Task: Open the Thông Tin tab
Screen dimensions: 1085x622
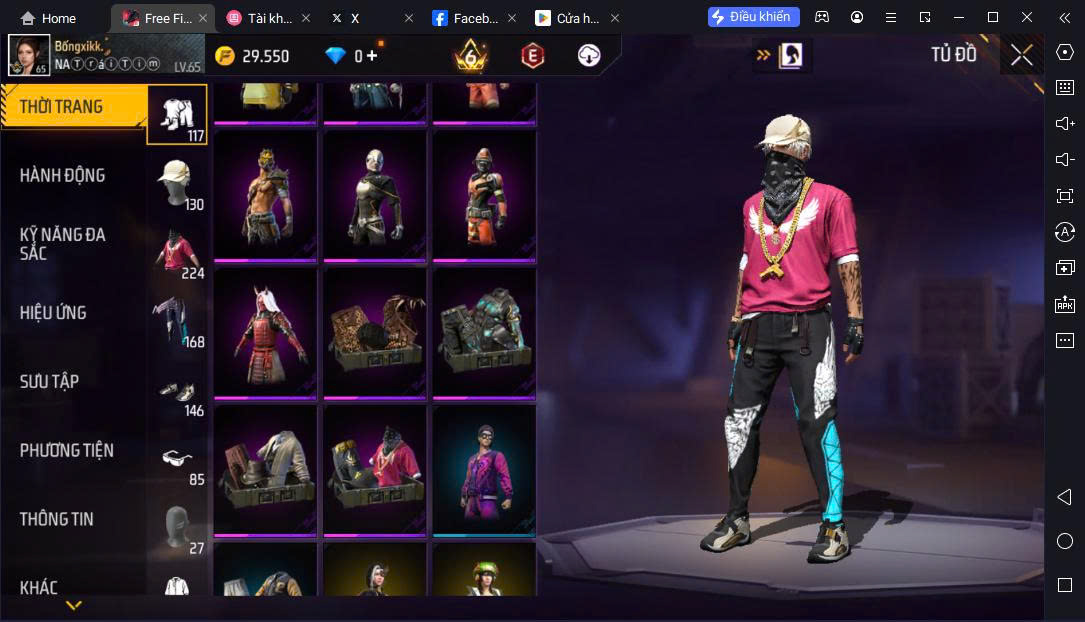Action: click(x=56, y=519)
